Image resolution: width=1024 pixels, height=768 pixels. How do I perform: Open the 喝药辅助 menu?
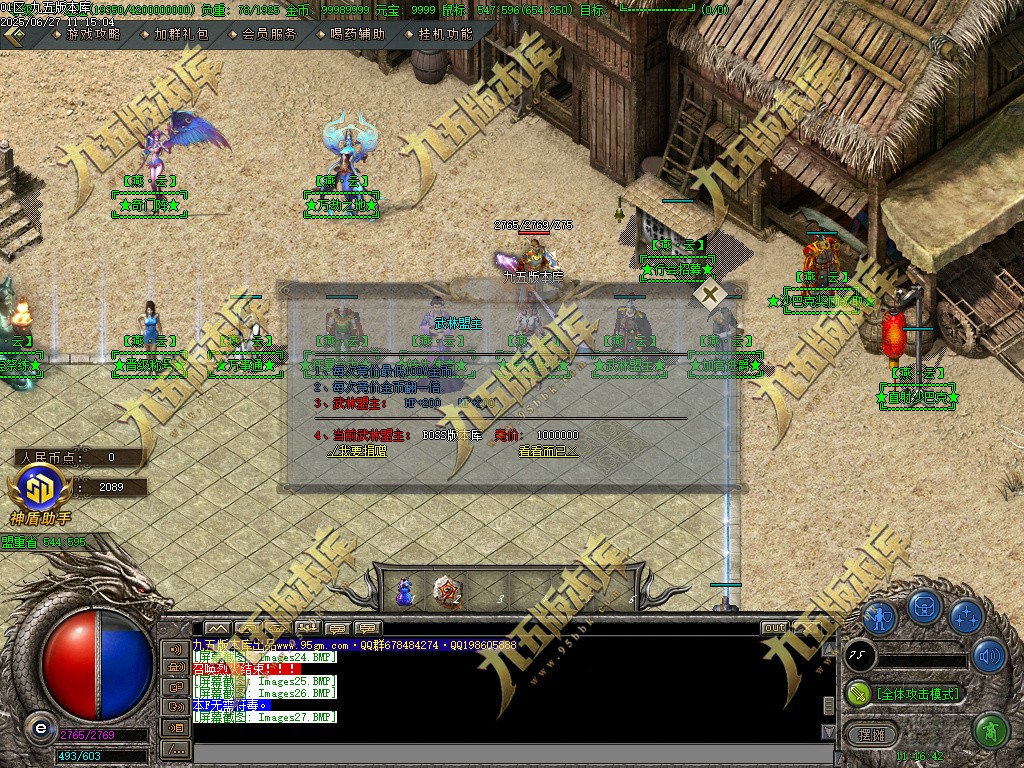(357, 33)
